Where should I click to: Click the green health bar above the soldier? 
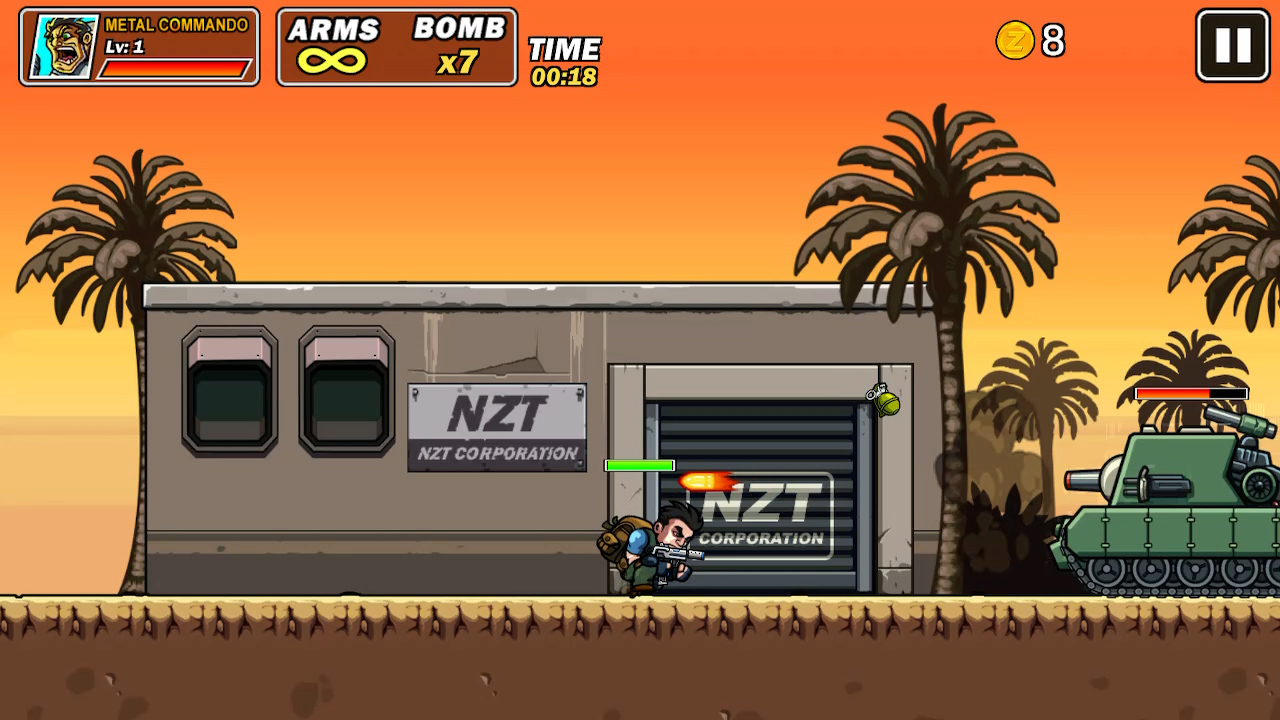[x=639, y=465]
